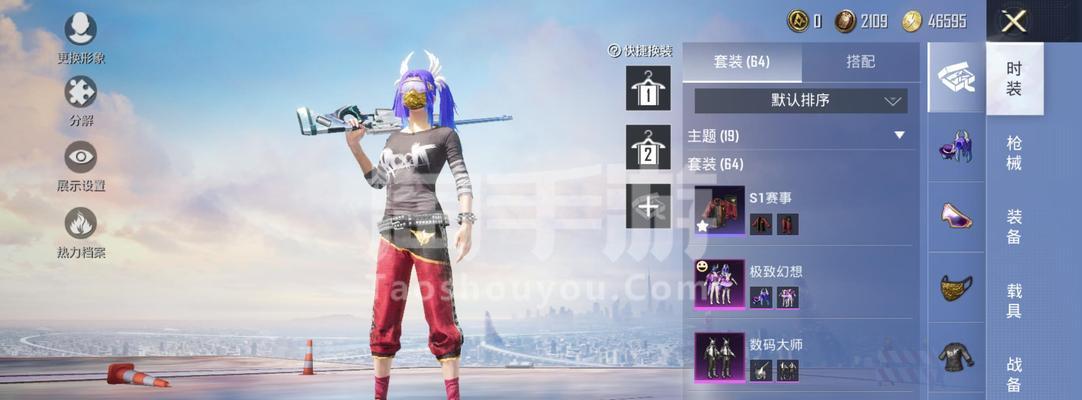The width and height of the screenshot is (1082, 400).
Task: Open the 时装 fashion category
Action: pyautogui.click(x=1014, y=79)
